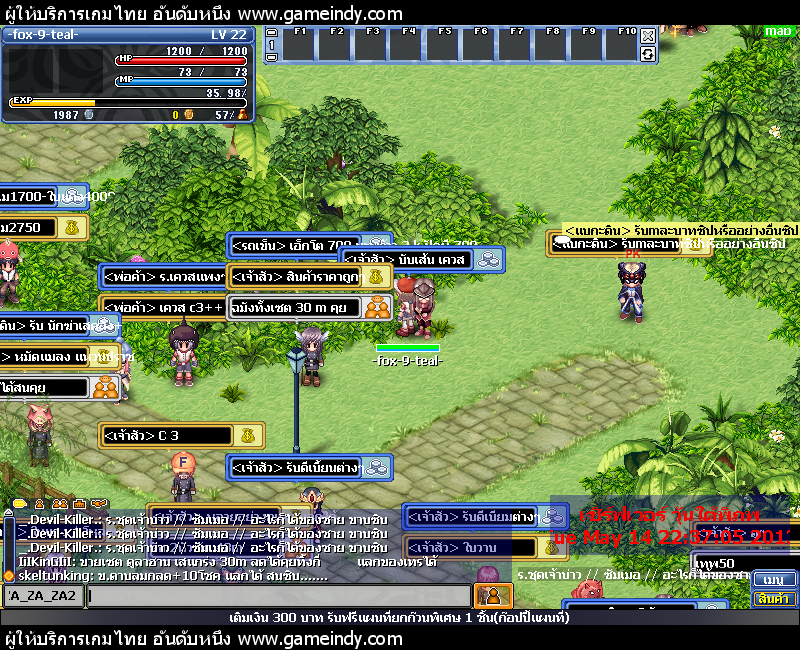This screenshot has height=650, width=800.
Task: Open the stall sign ending in 30 m คุย
Action: (x=294, y=307)
